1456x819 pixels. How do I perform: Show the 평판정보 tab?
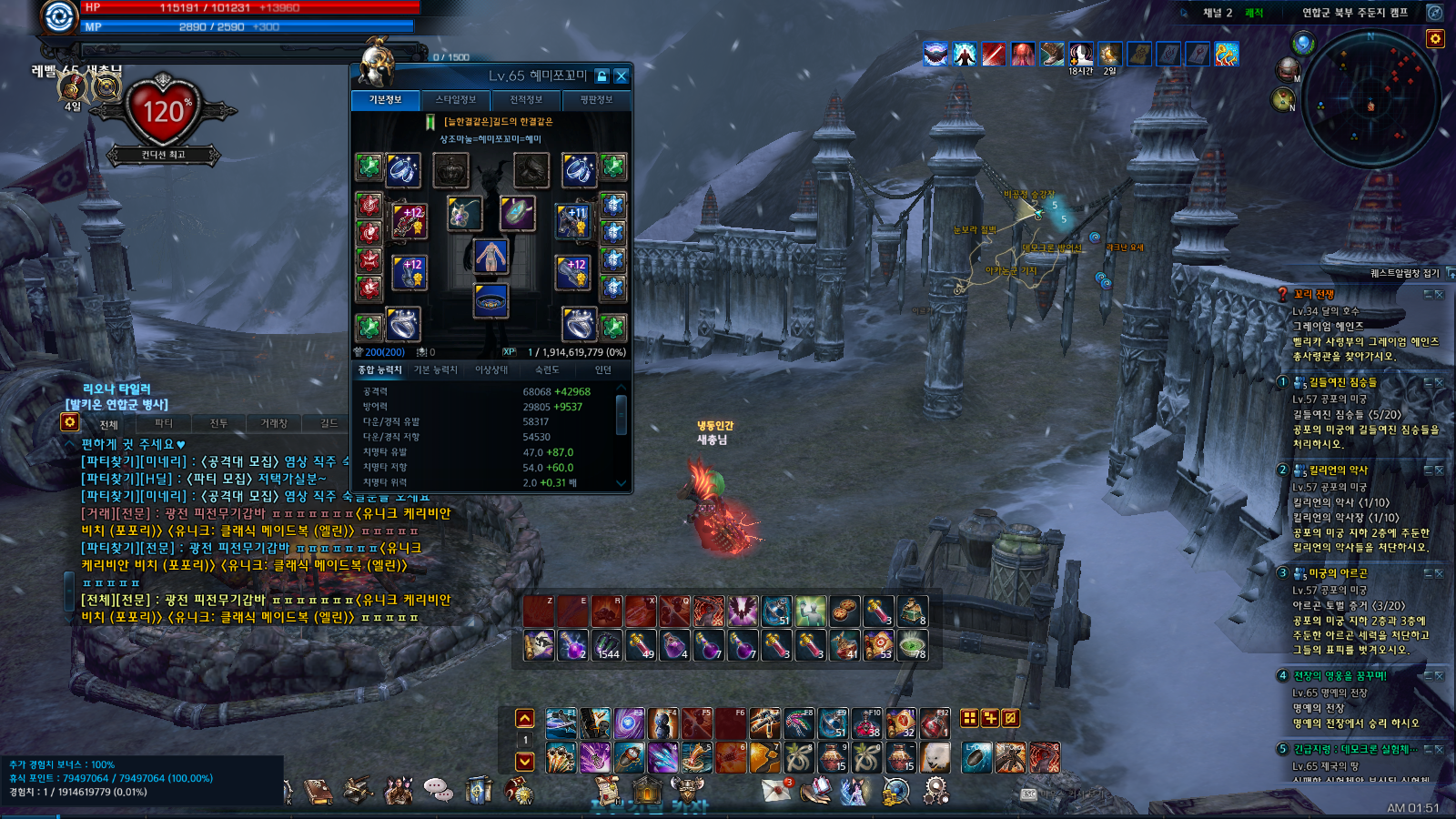(x=596, y=100)
